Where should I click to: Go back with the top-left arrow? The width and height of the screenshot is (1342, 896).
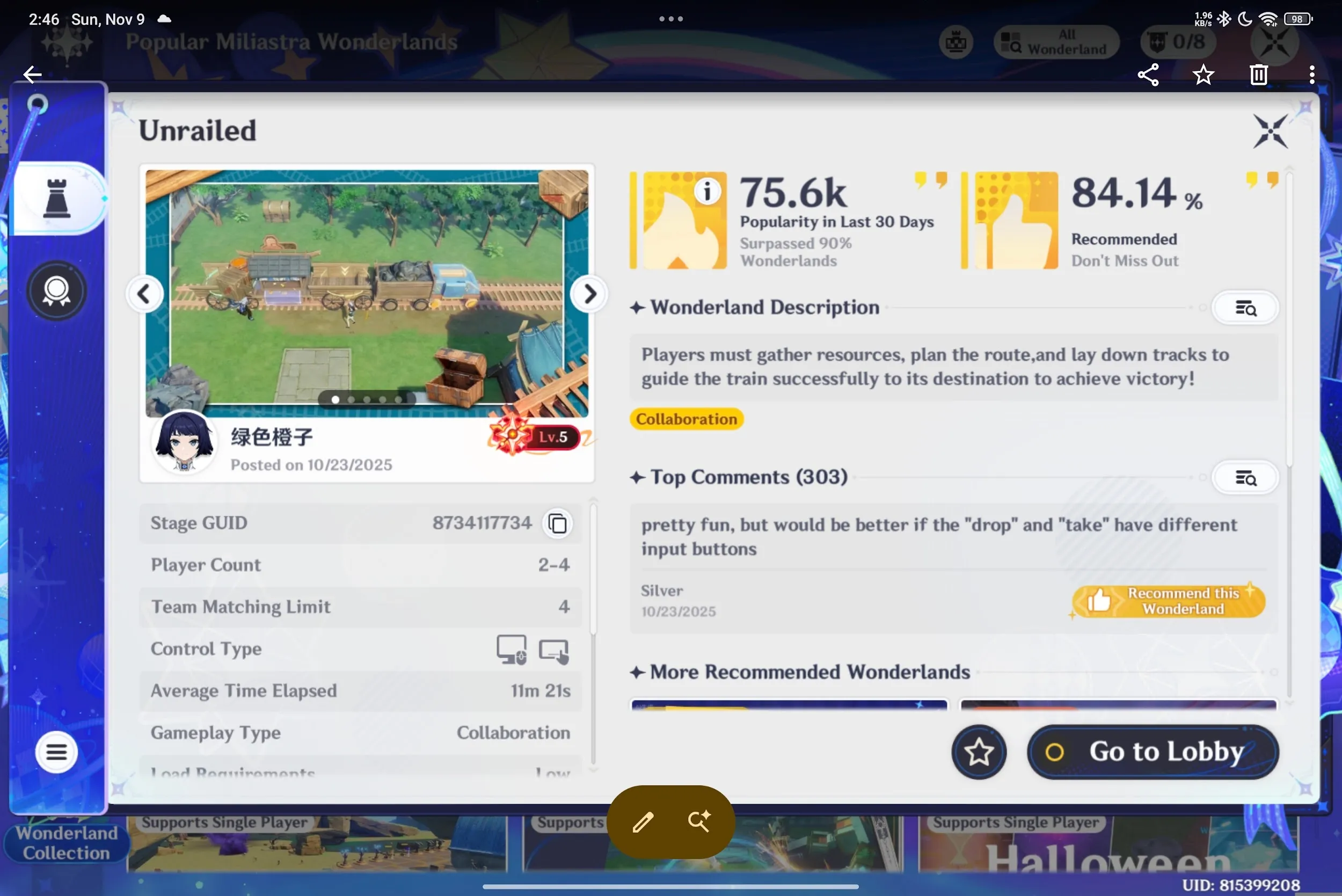(x=32, y=74)
